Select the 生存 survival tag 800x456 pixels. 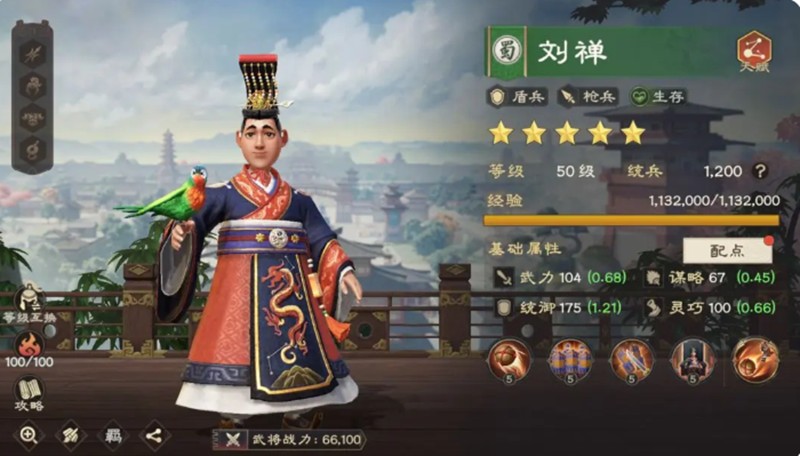659,97
